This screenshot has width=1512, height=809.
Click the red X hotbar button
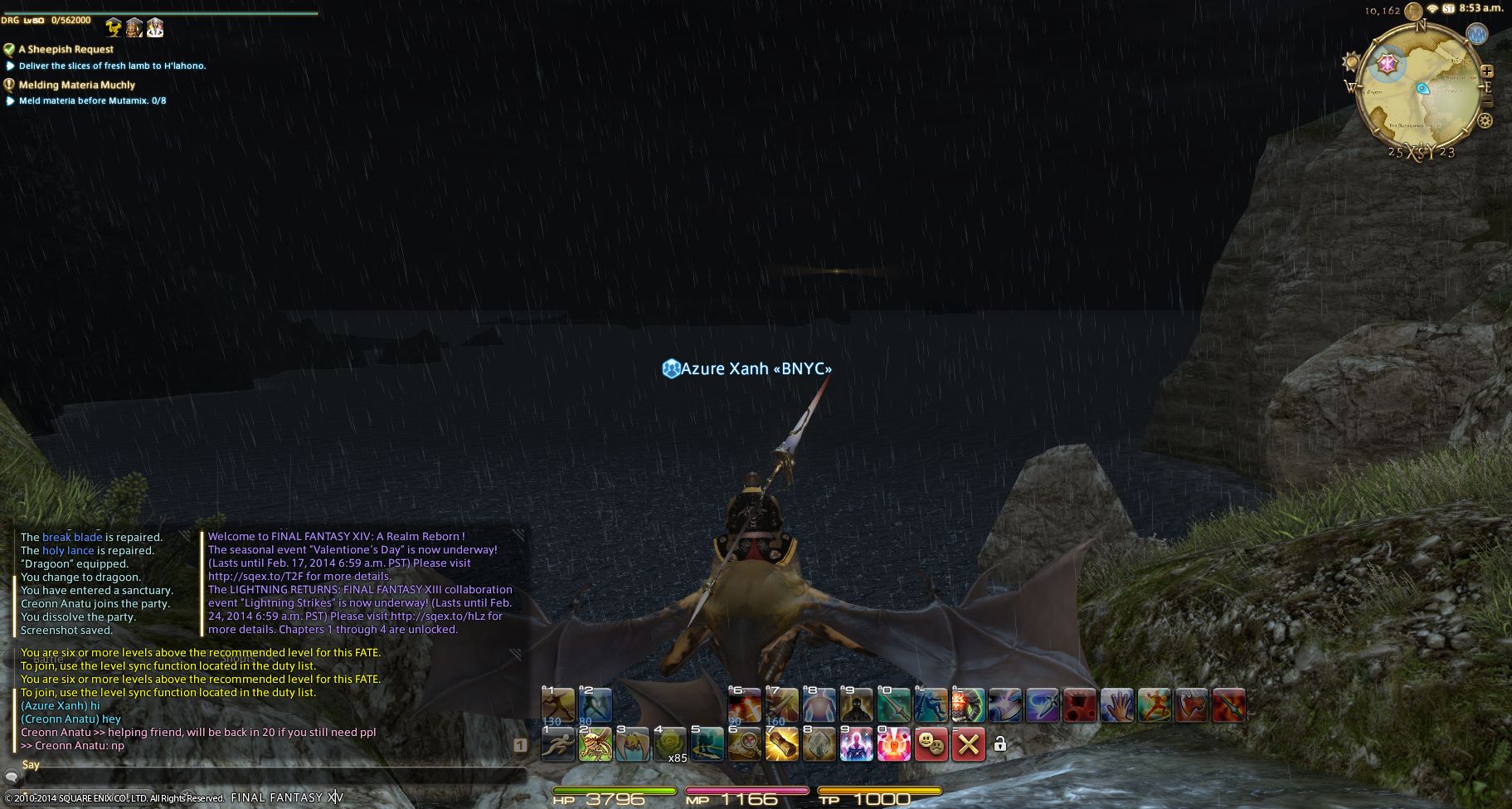968,743
